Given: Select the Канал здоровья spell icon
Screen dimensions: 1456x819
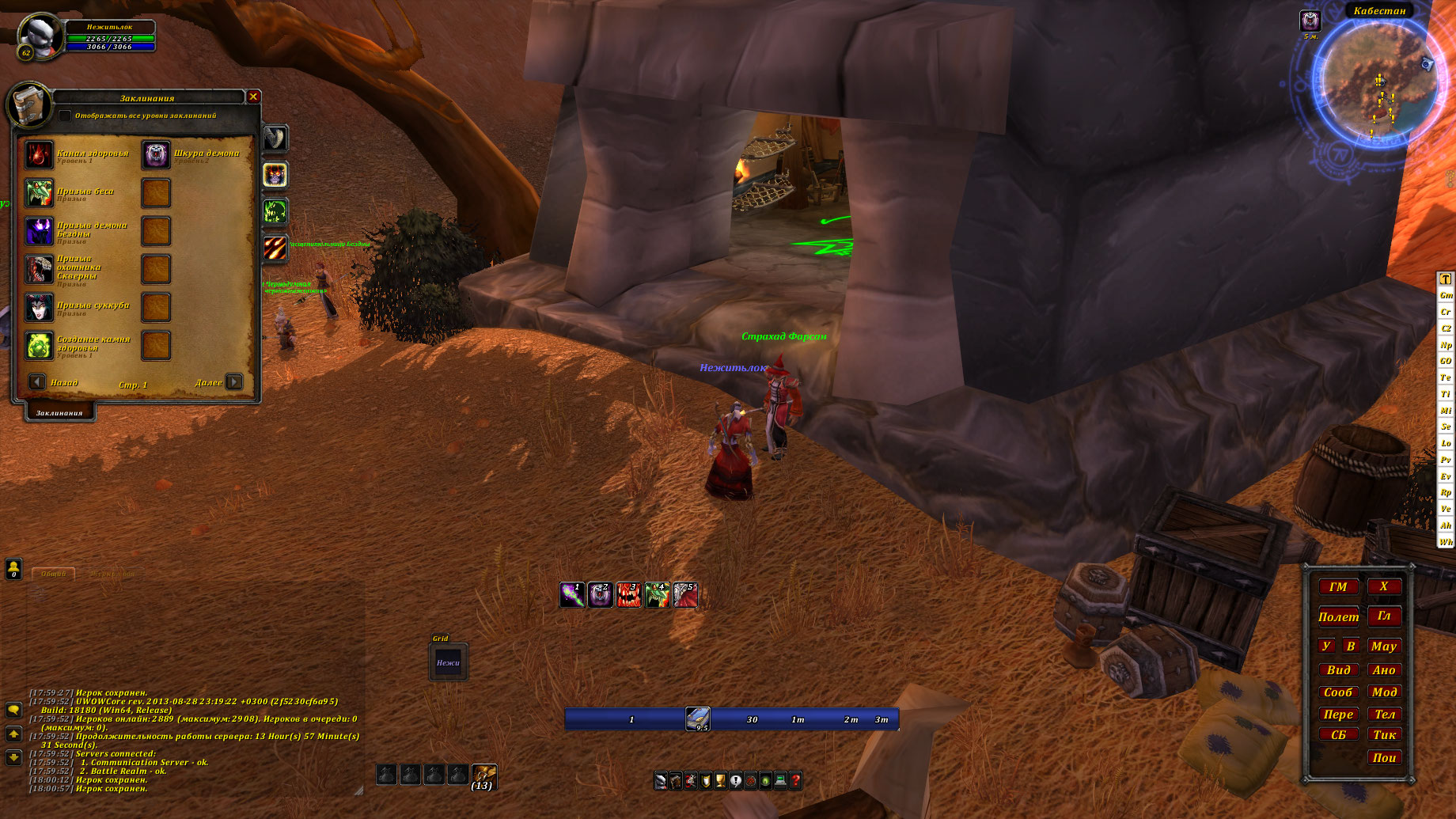Looking at the screenshot, I should click(39, 155).
